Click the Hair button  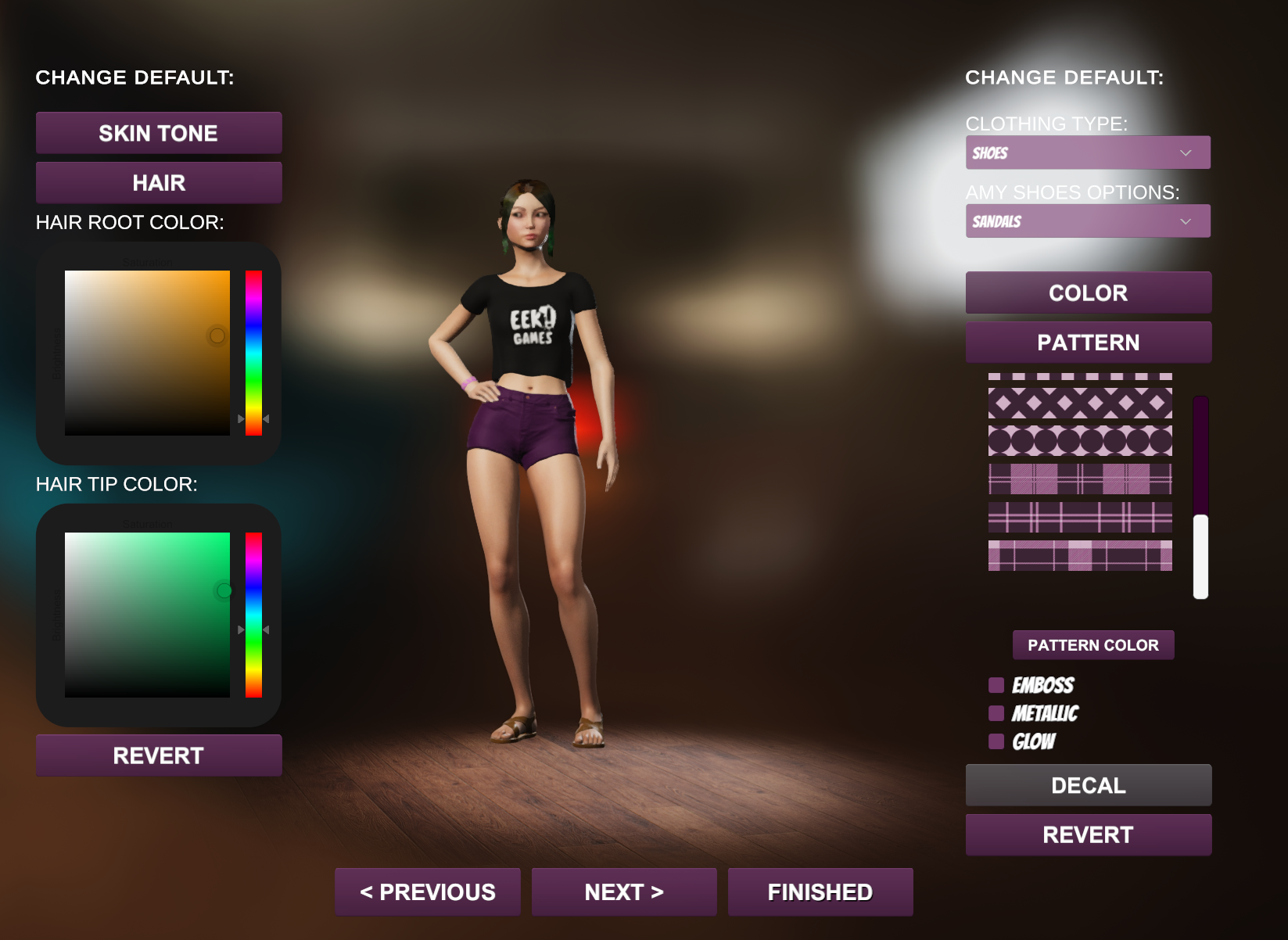pyautogui.click(x=159, y=183)
